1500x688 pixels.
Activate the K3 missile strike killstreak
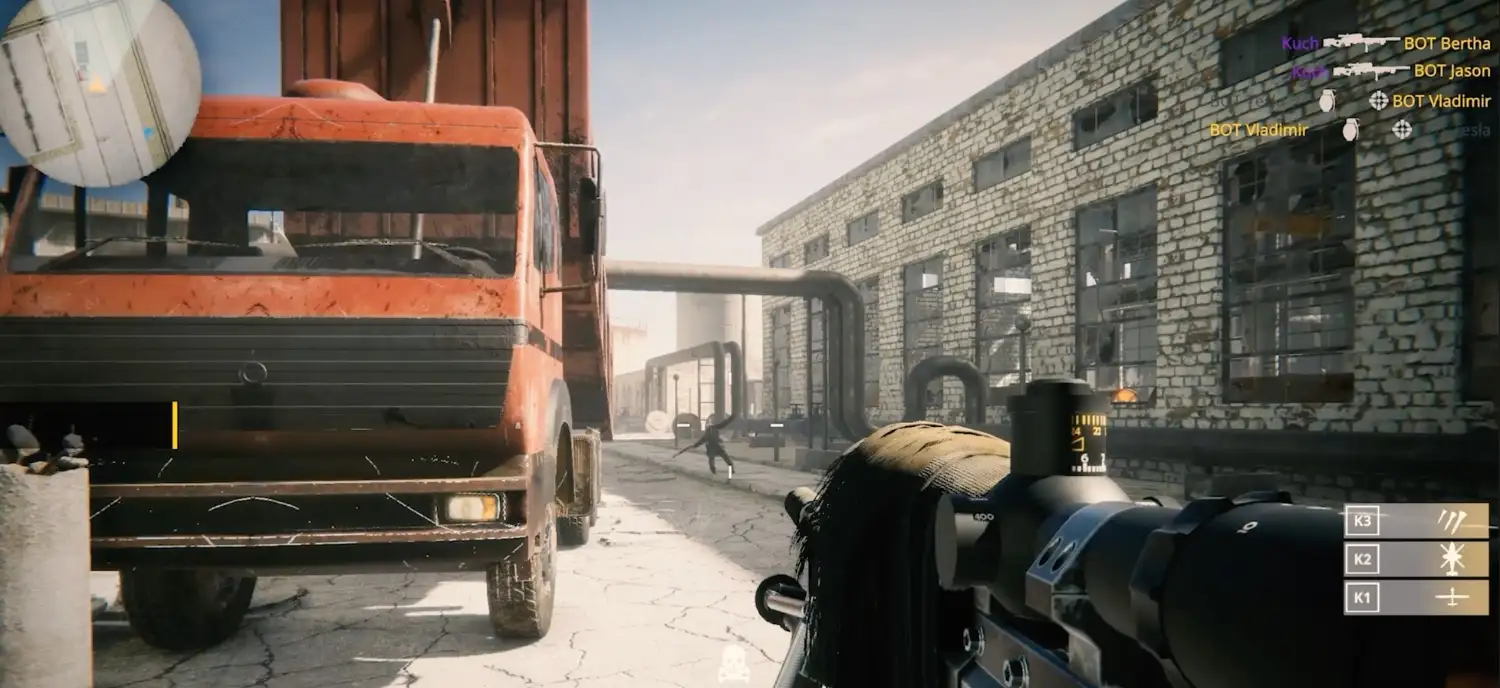pos(1416,521)
